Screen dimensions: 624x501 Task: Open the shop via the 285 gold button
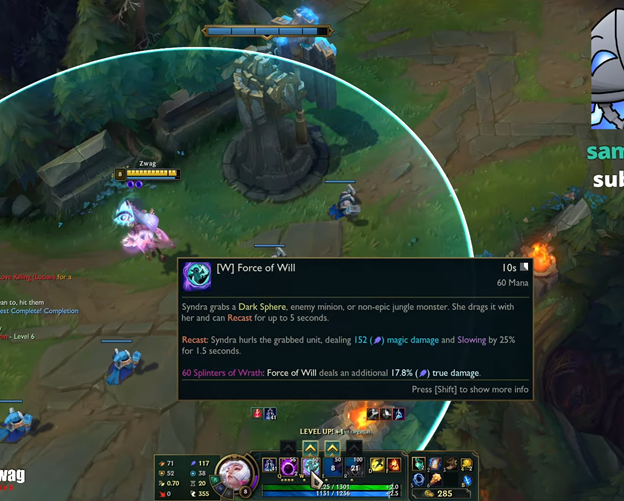pyautogui.click(x=440, y=494)
